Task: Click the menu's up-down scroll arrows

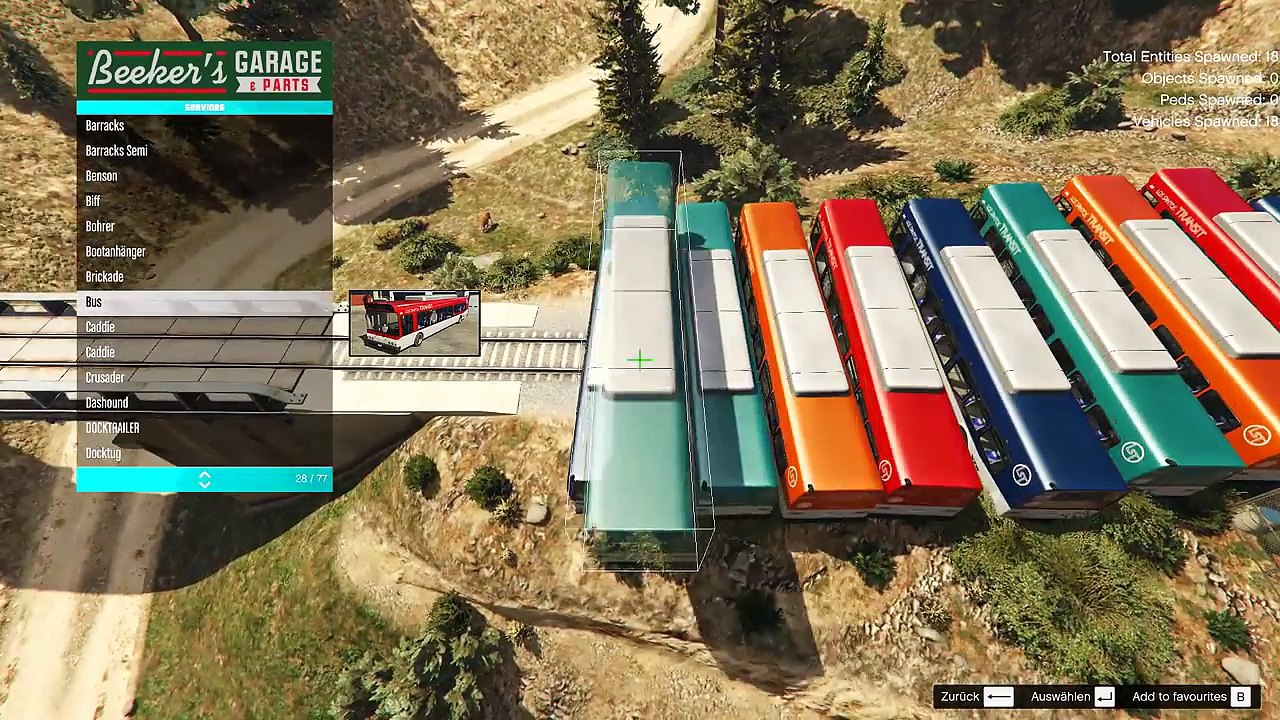Action: tap(204, 480)
